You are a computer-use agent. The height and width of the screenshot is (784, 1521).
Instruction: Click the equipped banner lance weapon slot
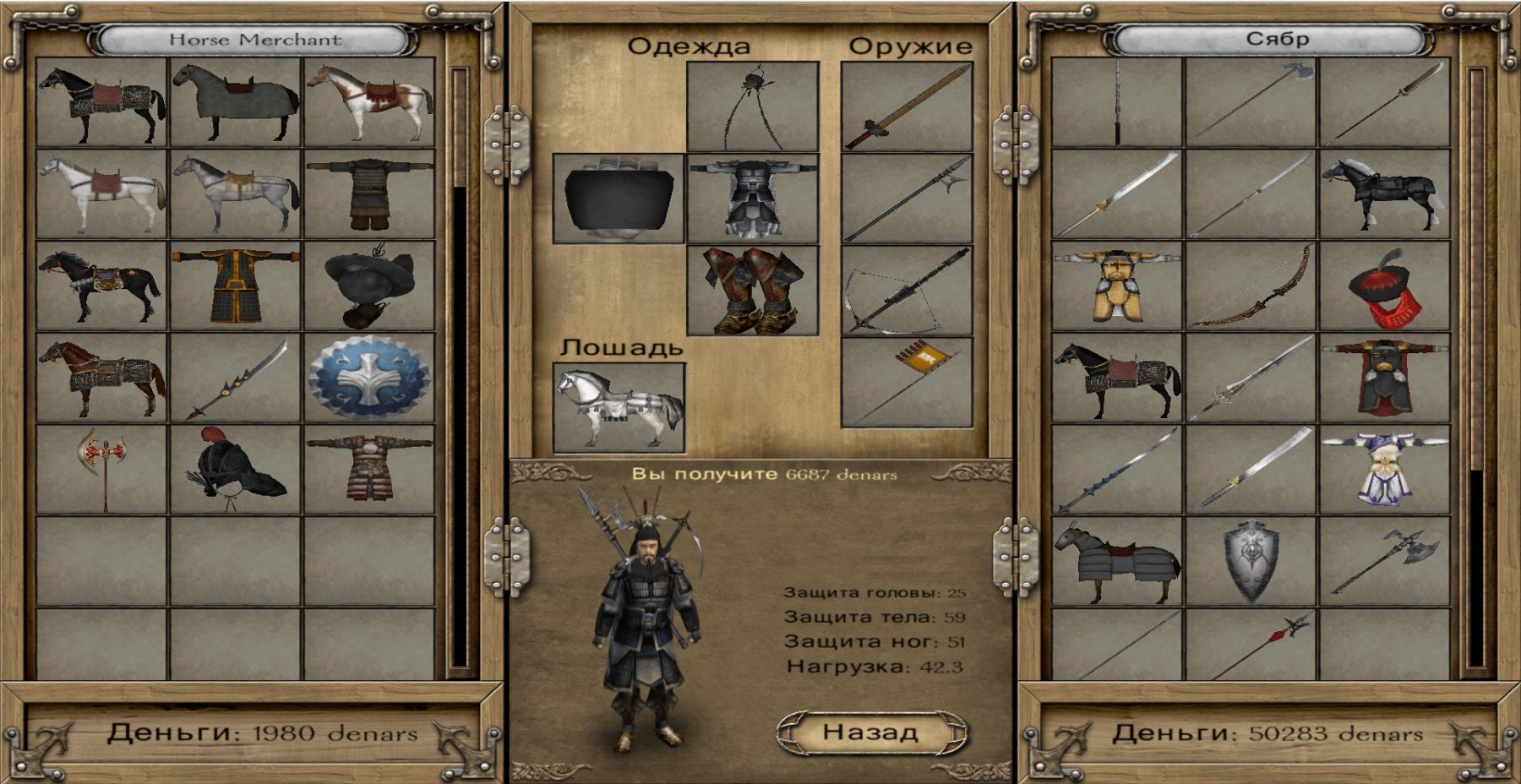click(907, 383)
